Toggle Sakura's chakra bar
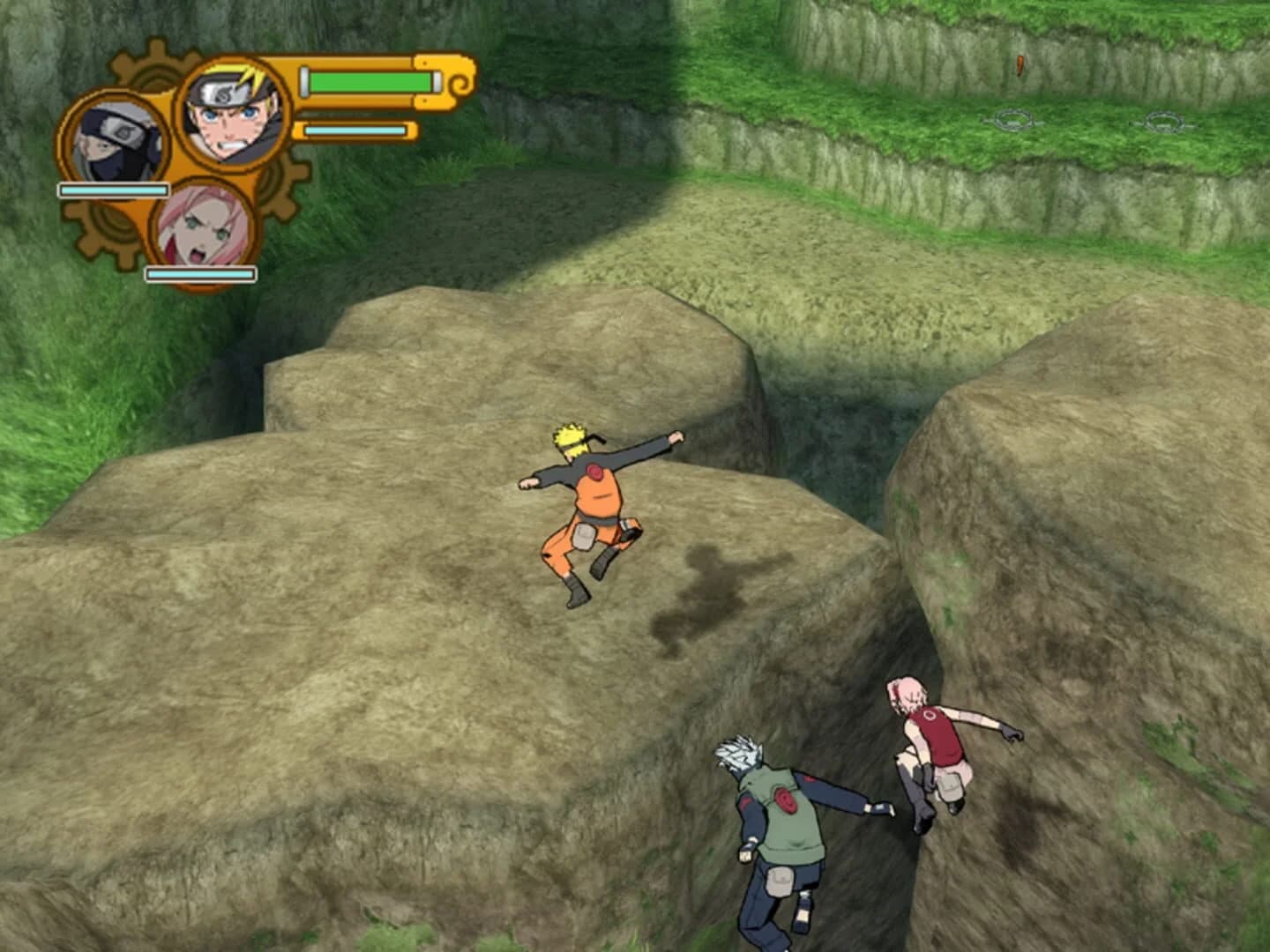Image resolution: width=1270 pixels, height=952 pixels. point(200,272)
